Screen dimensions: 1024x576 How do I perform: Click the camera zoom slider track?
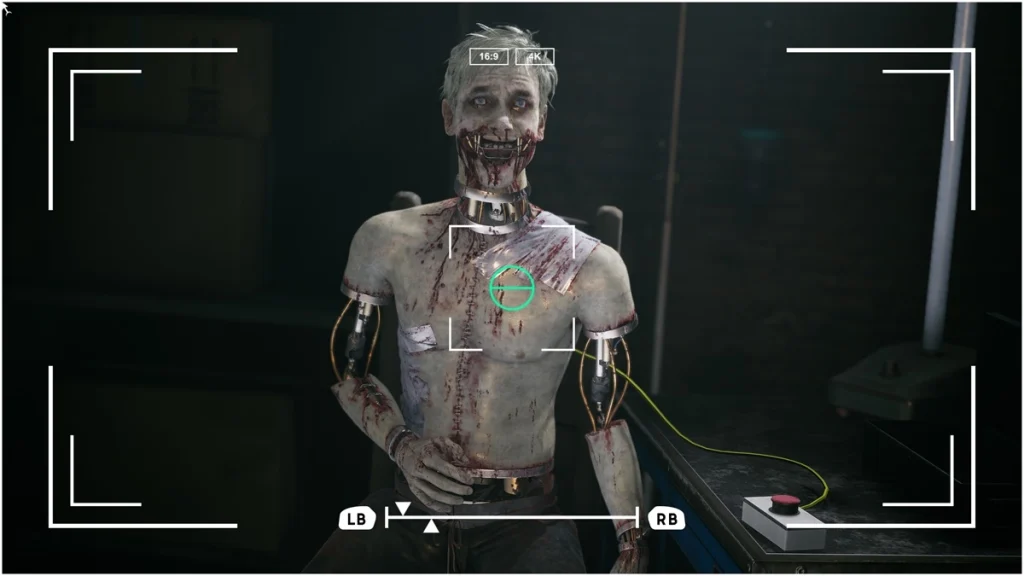click(x=512, y=517)
